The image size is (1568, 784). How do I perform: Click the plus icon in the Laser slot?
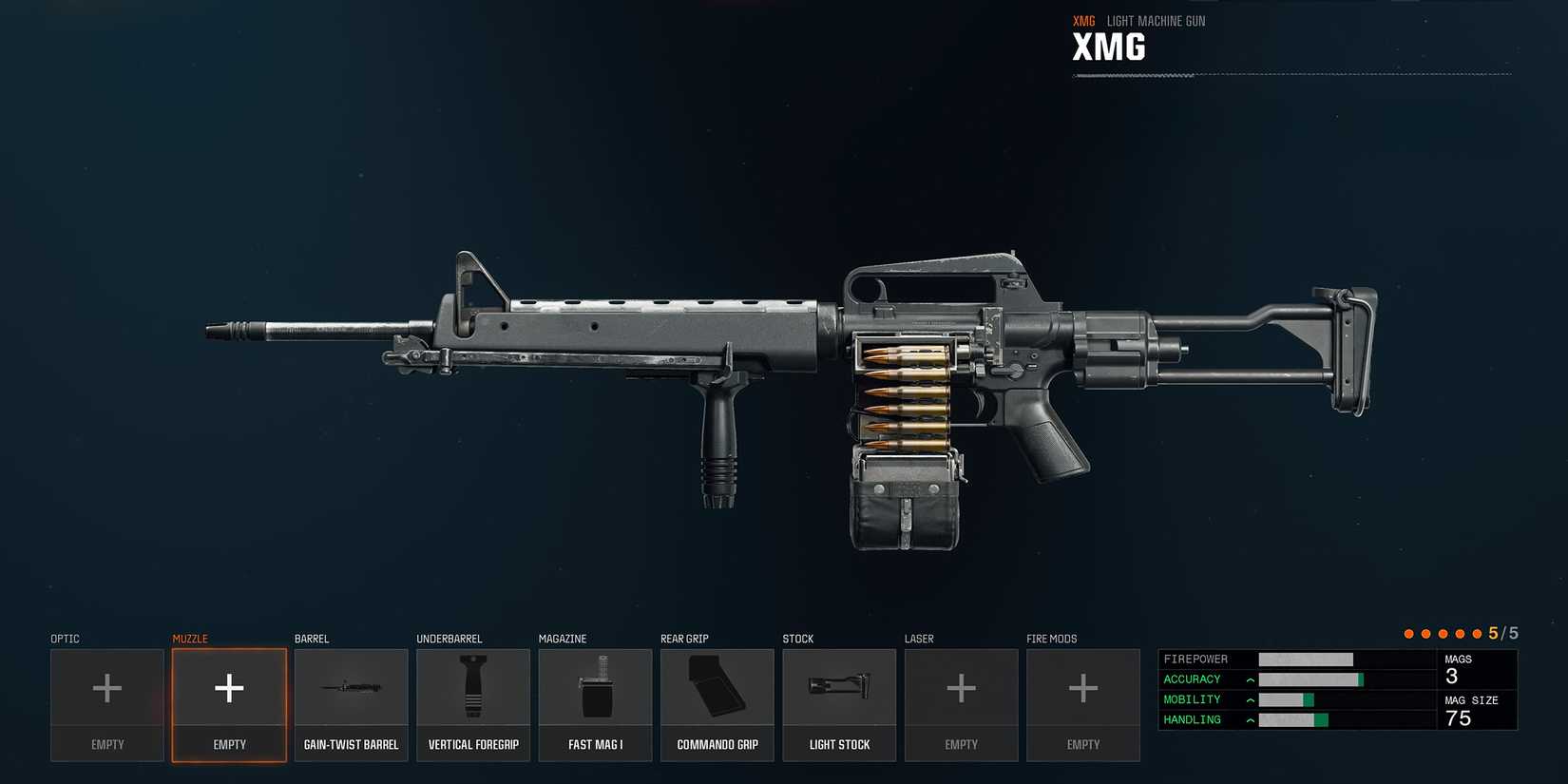(x=961, y=687)
